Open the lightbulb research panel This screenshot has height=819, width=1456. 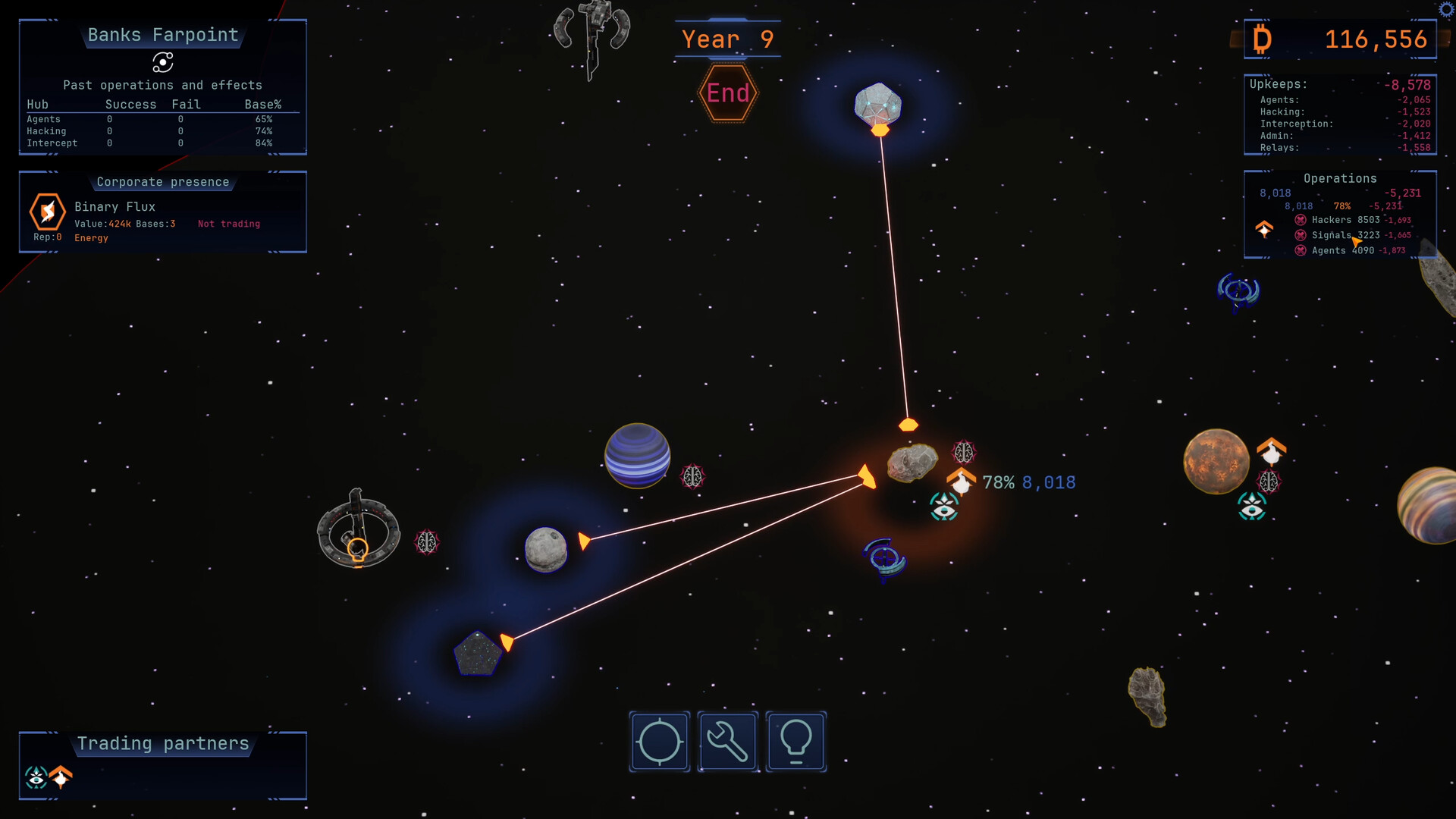coord(795,742)
